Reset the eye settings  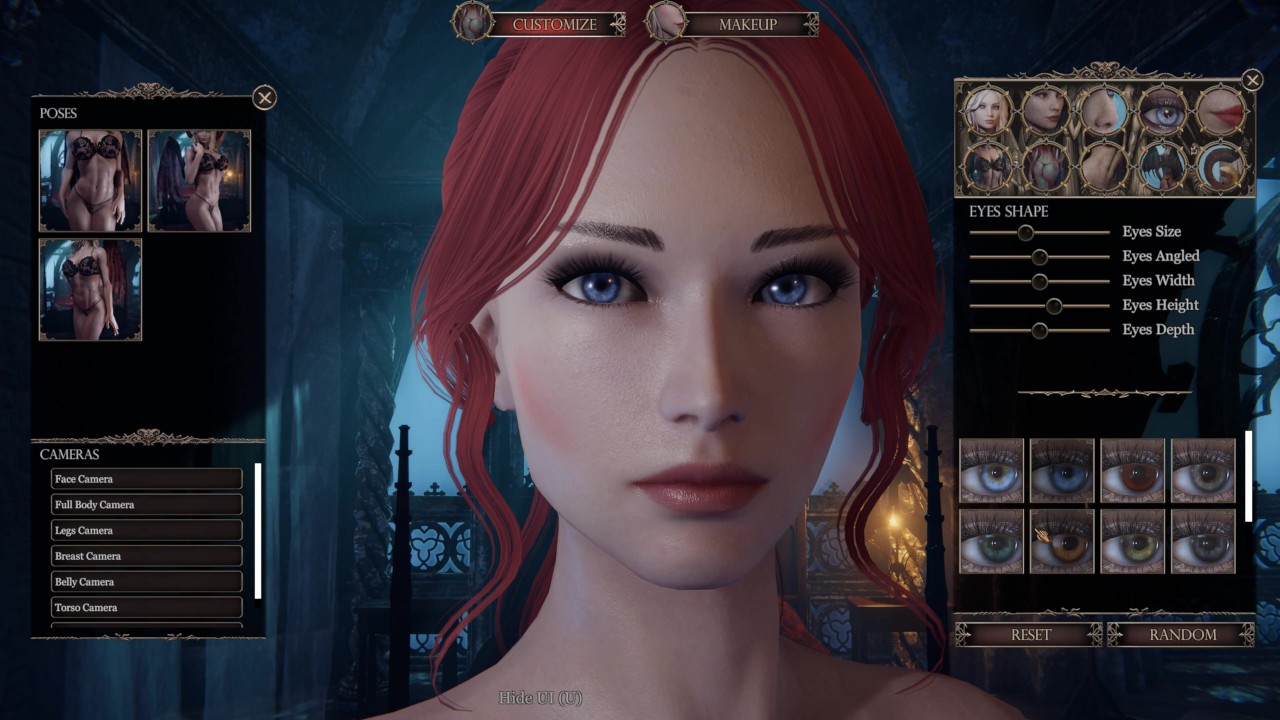coord(1030,635)
